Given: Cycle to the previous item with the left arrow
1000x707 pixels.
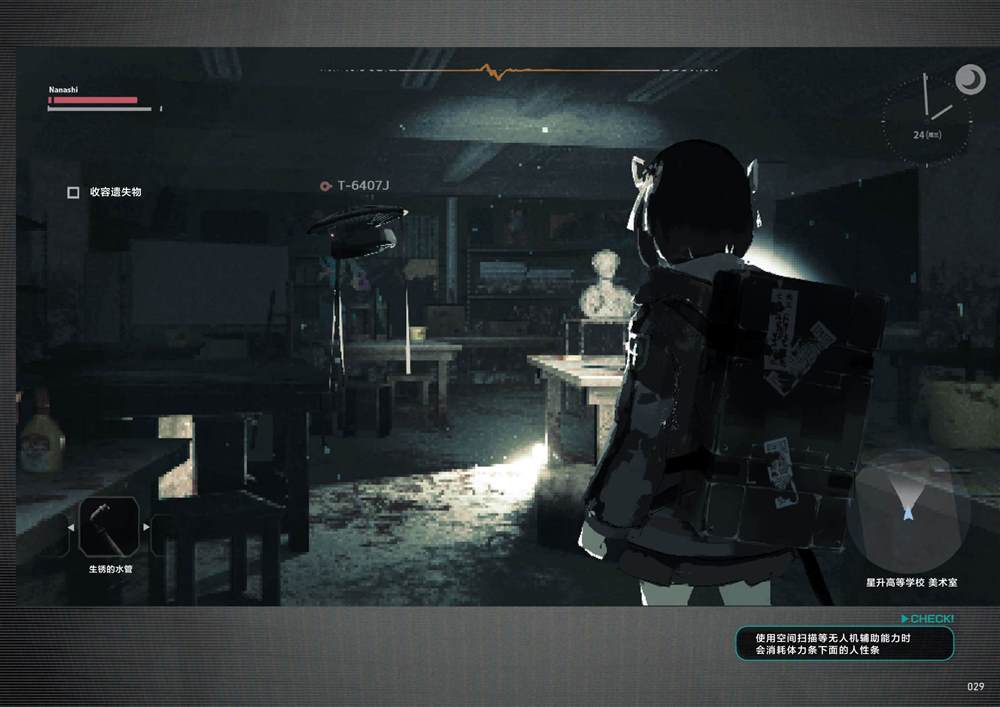Looking at the screenshot, I should tap(71, 526).
